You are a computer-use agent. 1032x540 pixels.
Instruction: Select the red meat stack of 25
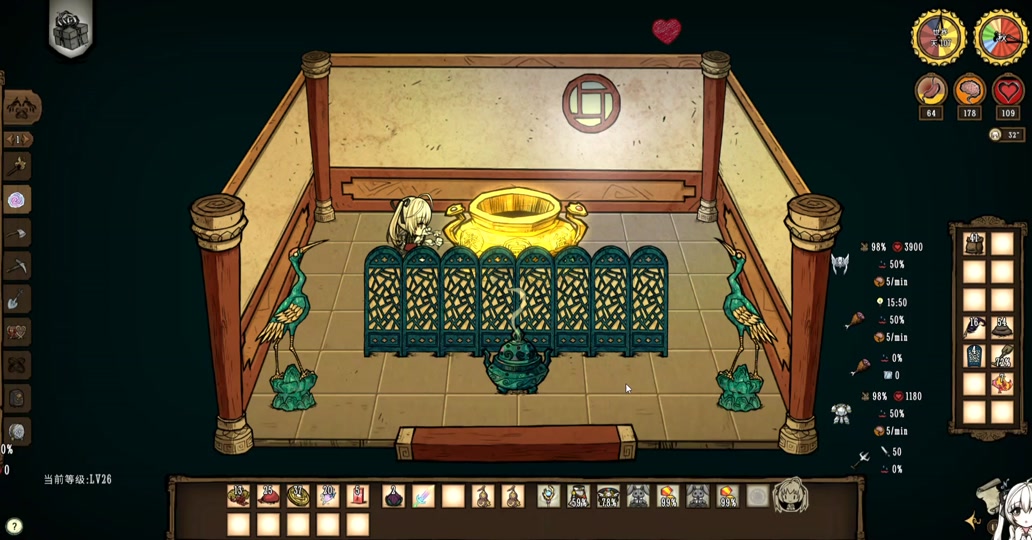click(268, 495)
